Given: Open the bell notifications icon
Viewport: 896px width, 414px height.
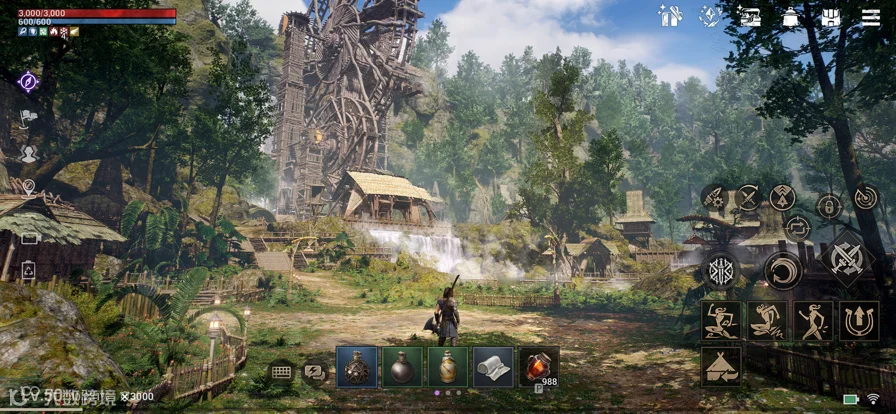Looking at the screenshot, I should tap(791, 16).
